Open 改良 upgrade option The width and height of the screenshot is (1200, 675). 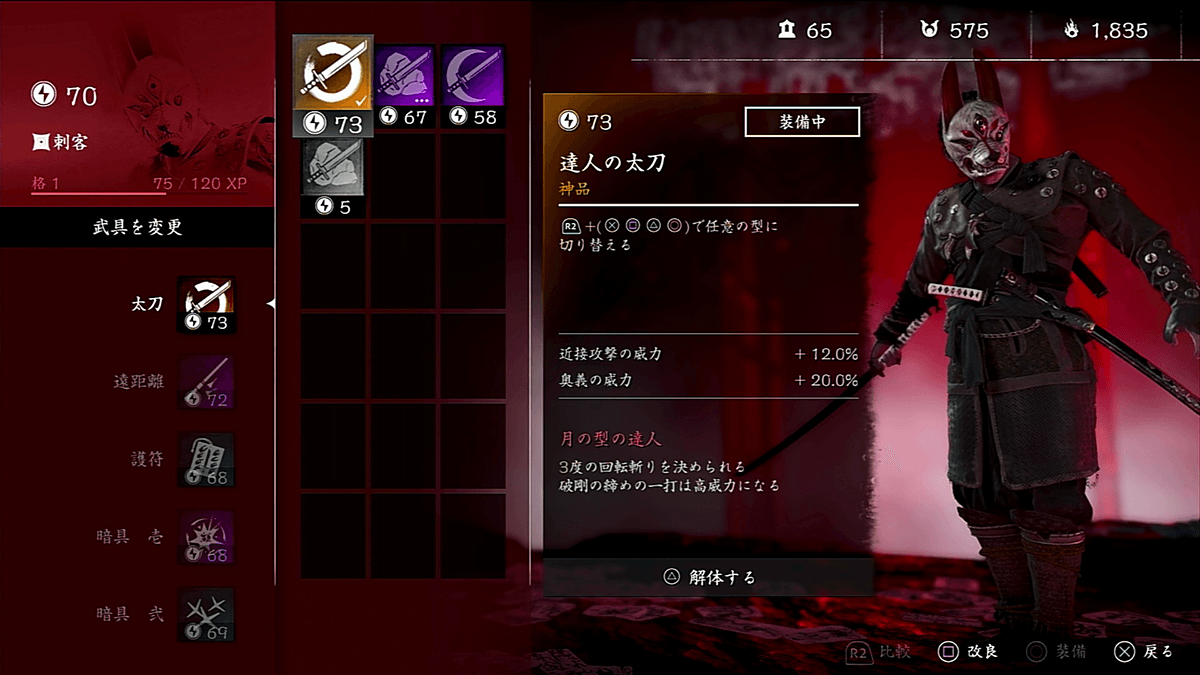(967, 652)
